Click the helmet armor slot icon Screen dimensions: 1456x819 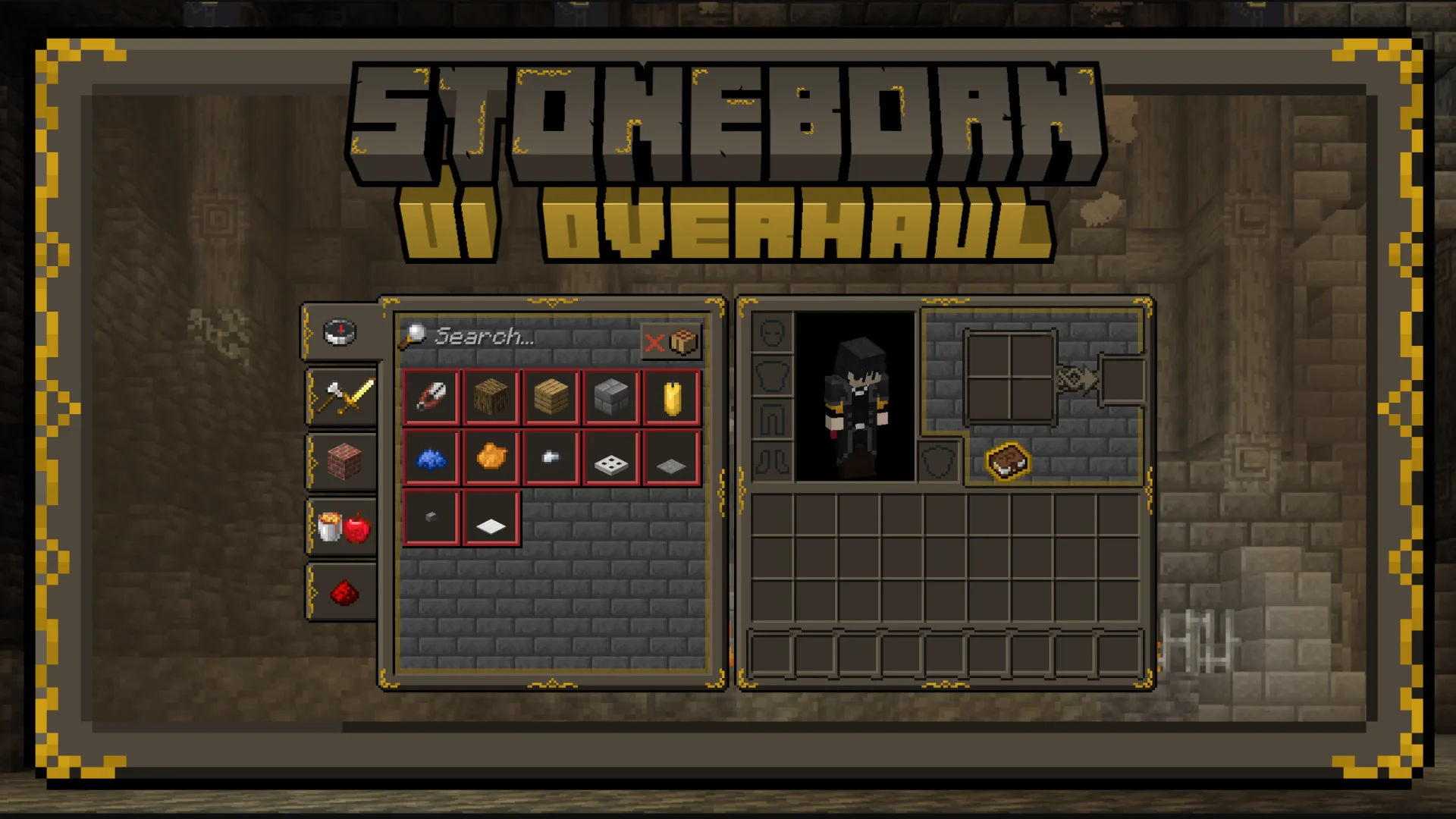coord(773,334)
